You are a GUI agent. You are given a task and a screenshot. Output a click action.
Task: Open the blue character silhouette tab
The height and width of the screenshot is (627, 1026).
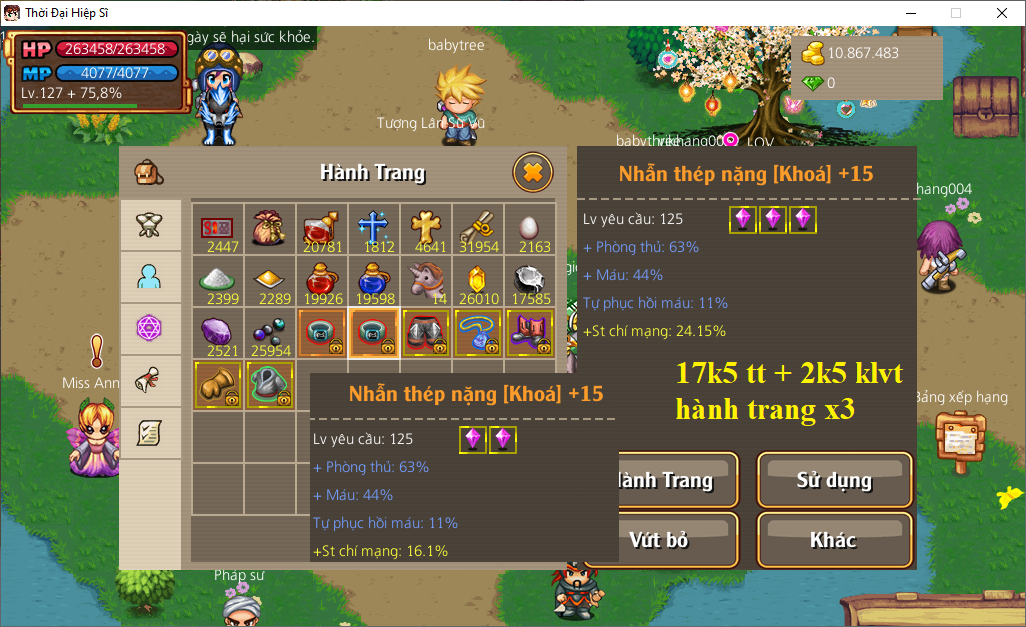pos(150,277)
